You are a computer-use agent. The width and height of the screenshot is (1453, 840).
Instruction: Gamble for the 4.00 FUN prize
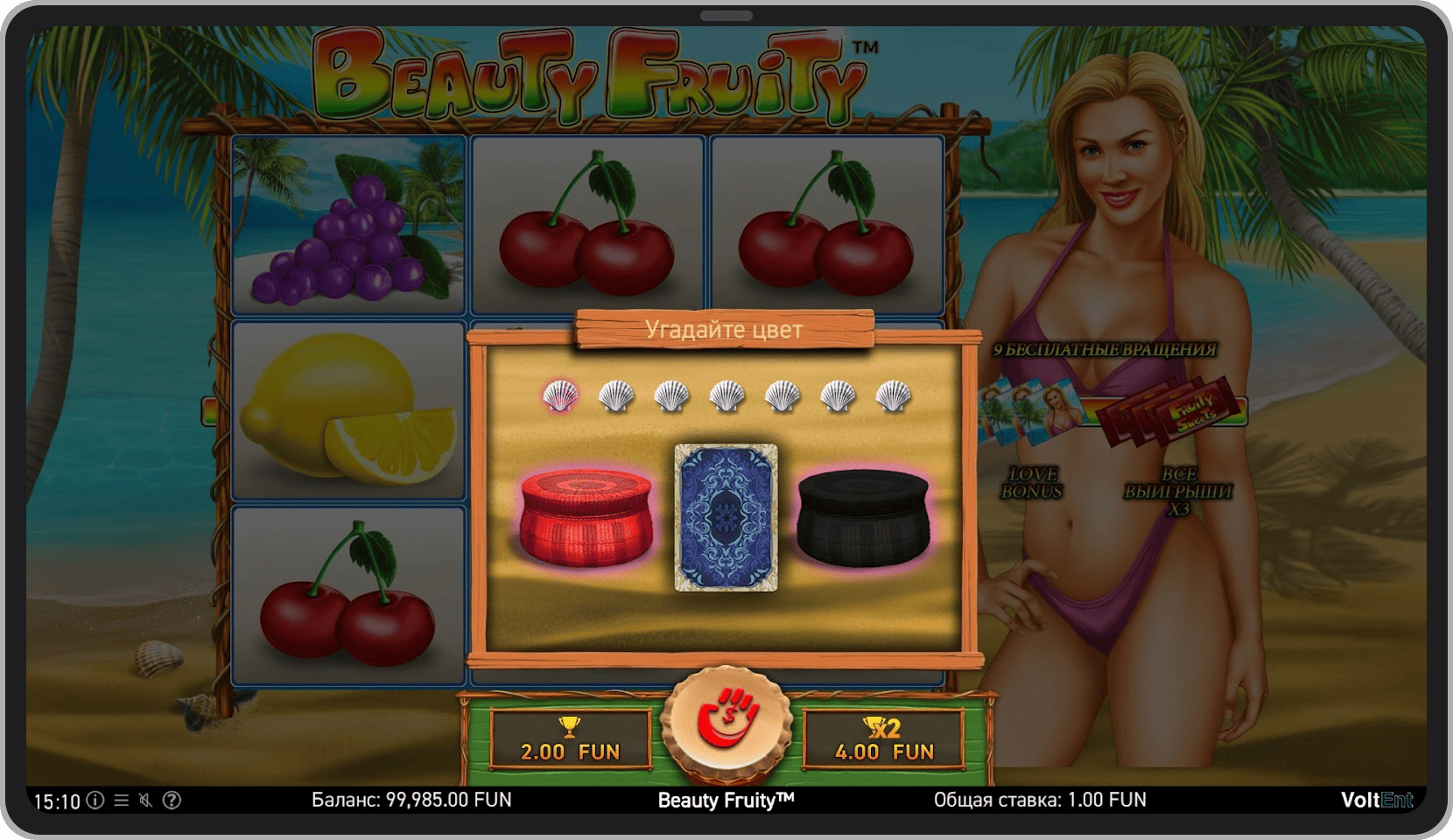point(884,748)
